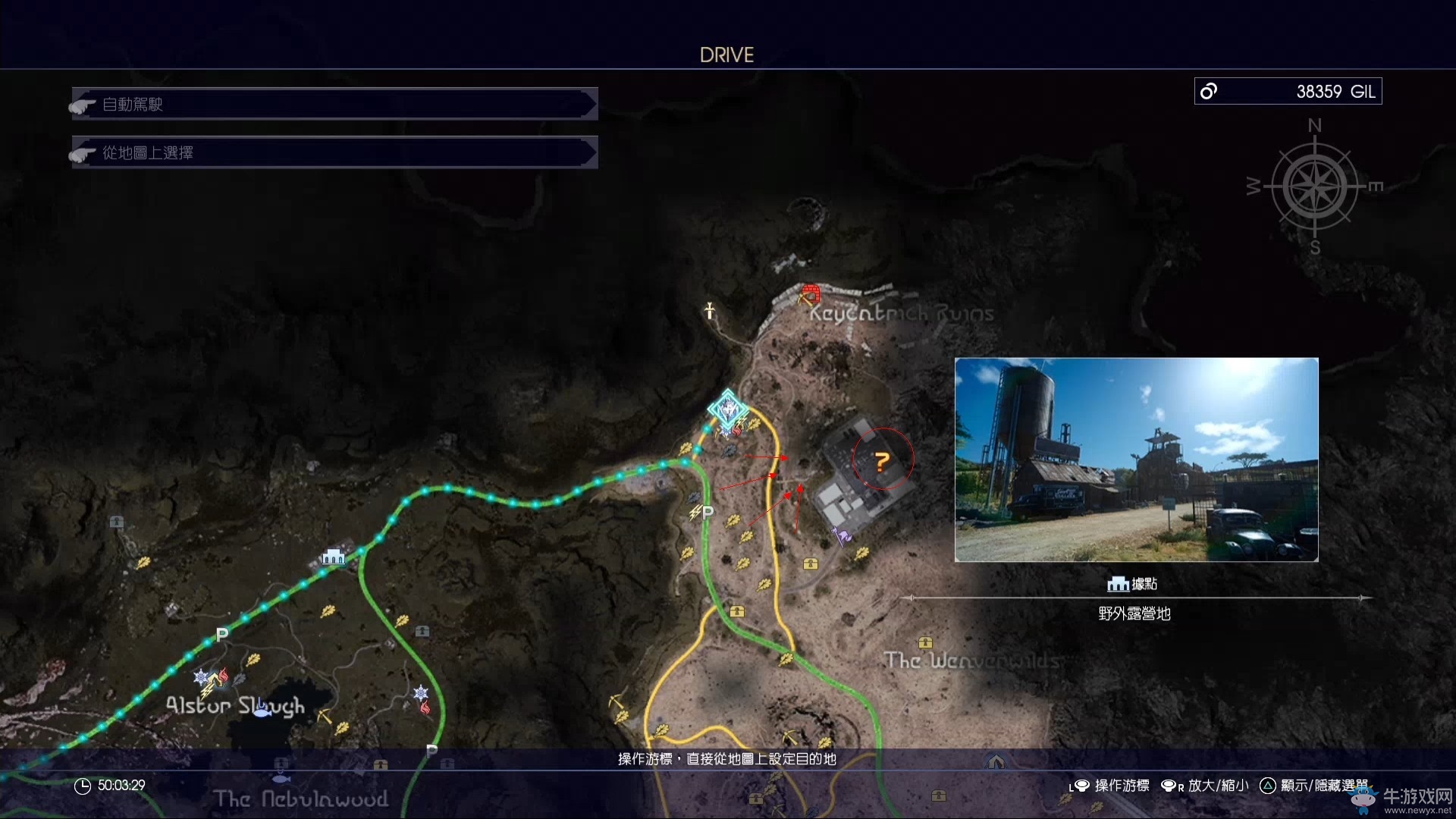1456x819 pixels.
Task: Select the cyan diamond cursor marker
Action: coord(728,409)
